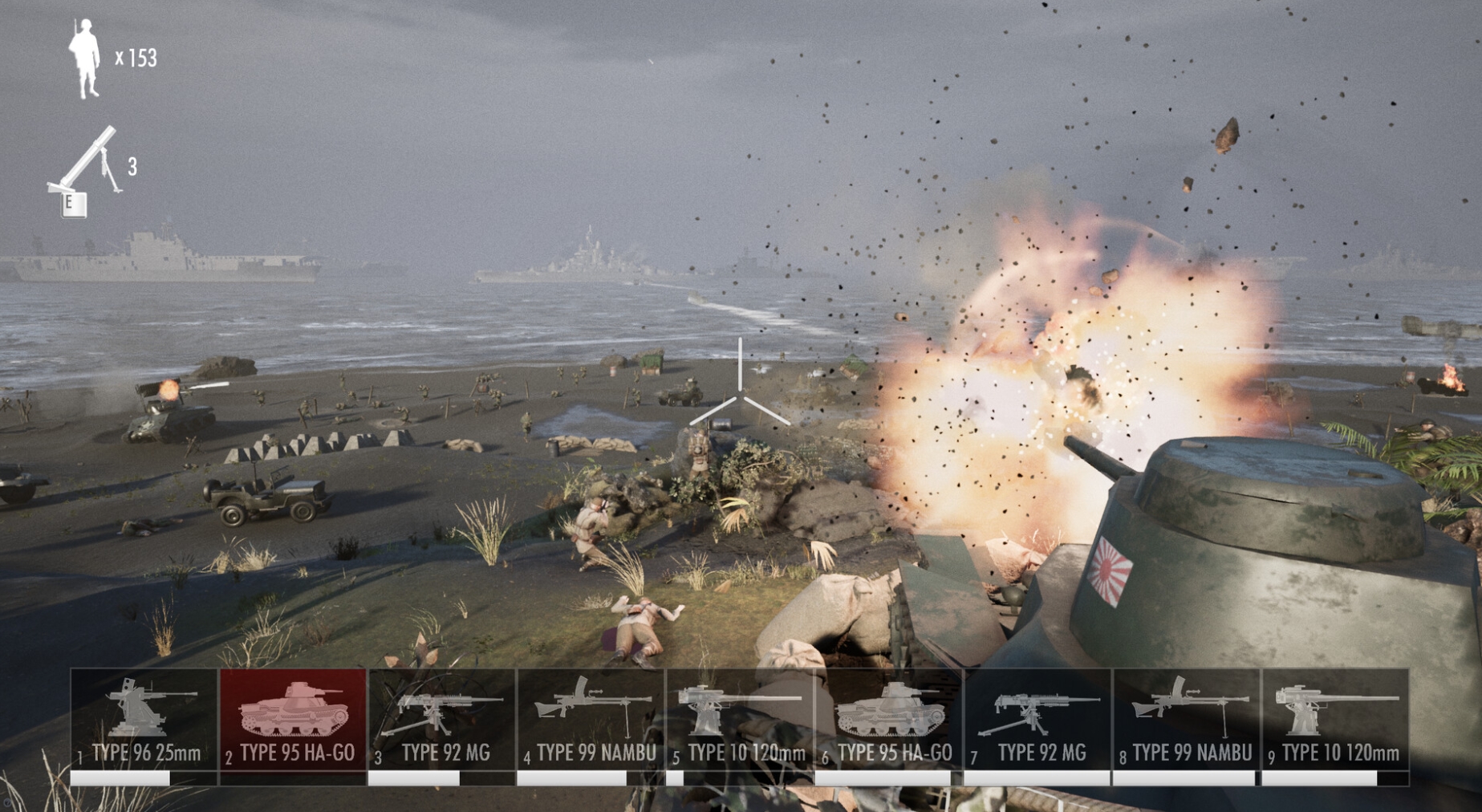
Task: Choose slot 4 Type 99 Nambu
Action: click(591, 720)
